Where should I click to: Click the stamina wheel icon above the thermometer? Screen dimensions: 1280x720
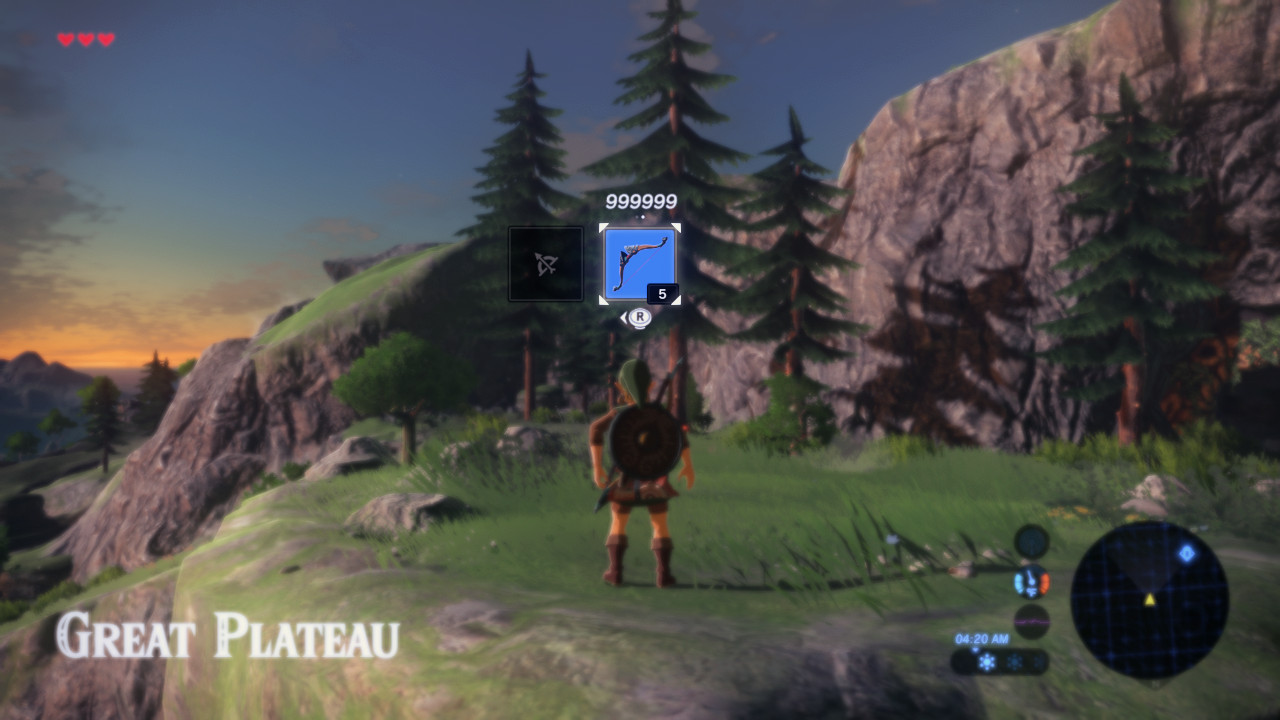click(1031, 542)
